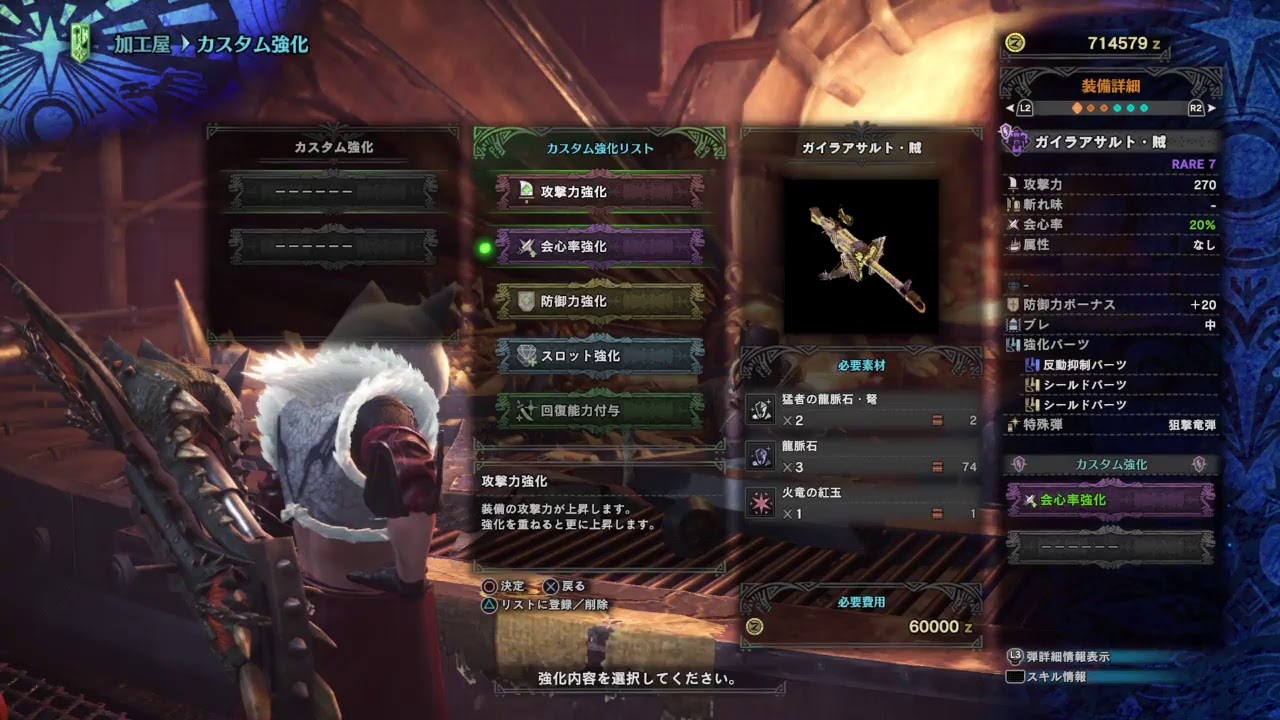Image resolution: width=1280 pixels, height=720 pixels.
Task: Toggle the green selection dot beside 会心率強化
Action: pyautogui.click(x=488, y=246)
